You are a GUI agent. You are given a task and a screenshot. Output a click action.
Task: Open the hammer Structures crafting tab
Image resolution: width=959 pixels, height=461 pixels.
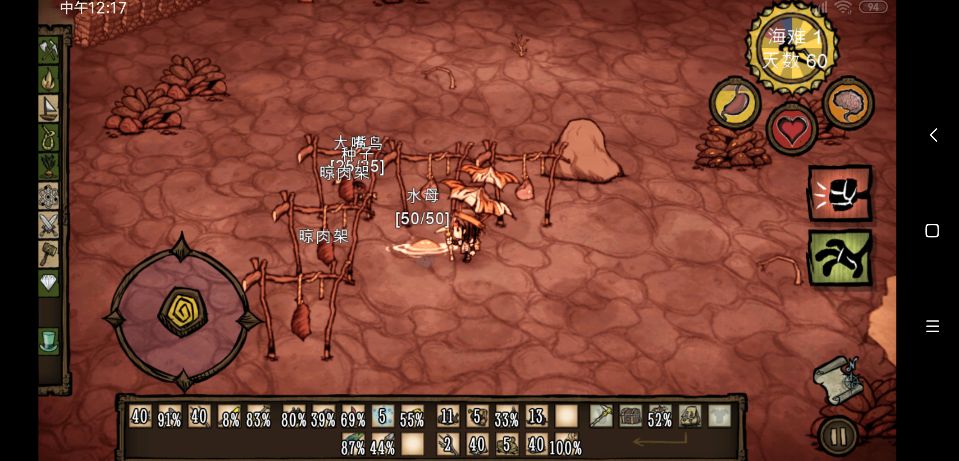(x=49, y=253)
